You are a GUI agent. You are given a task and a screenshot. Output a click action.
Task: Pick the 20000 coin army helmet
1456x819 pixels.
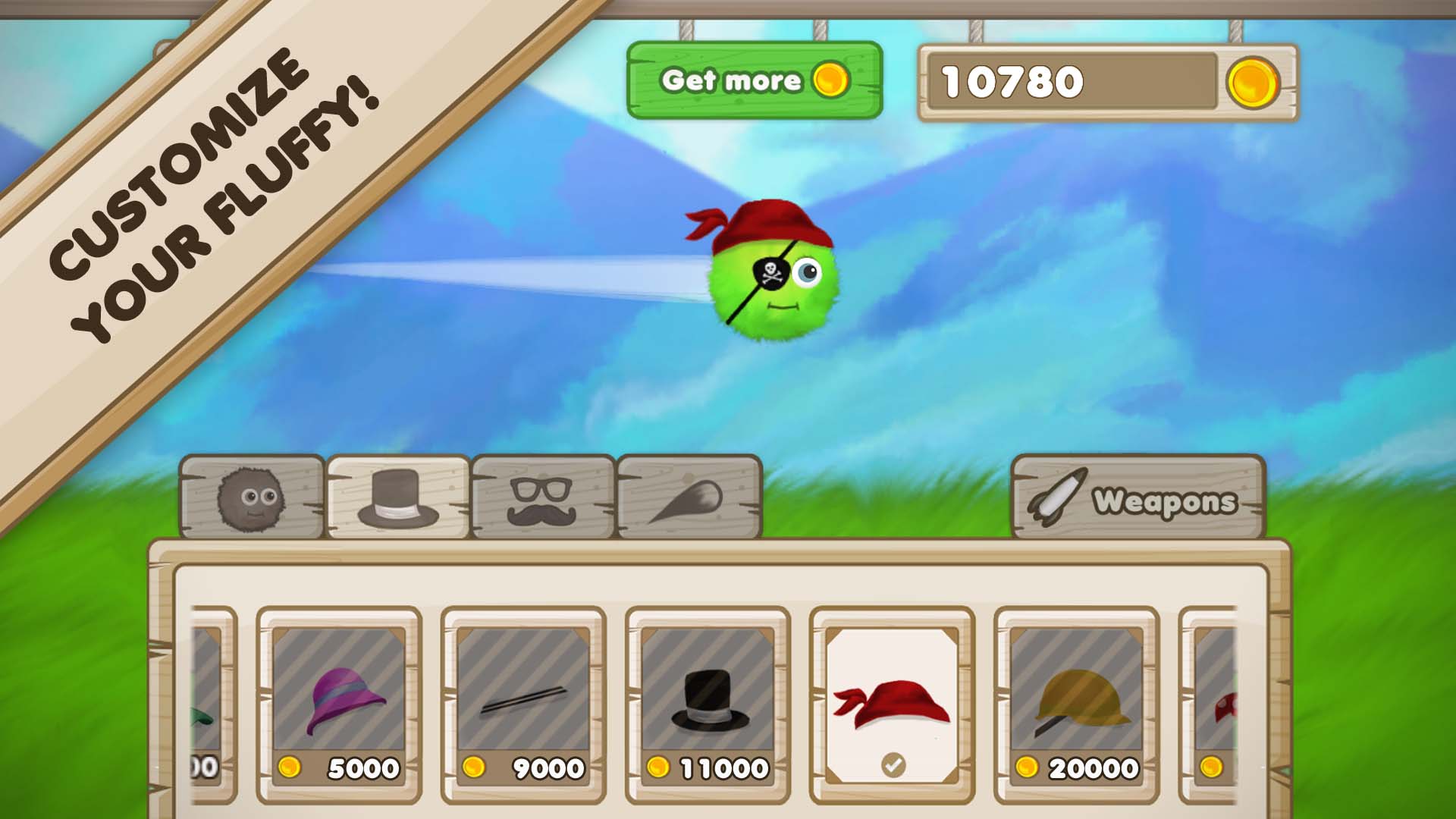1076,705
